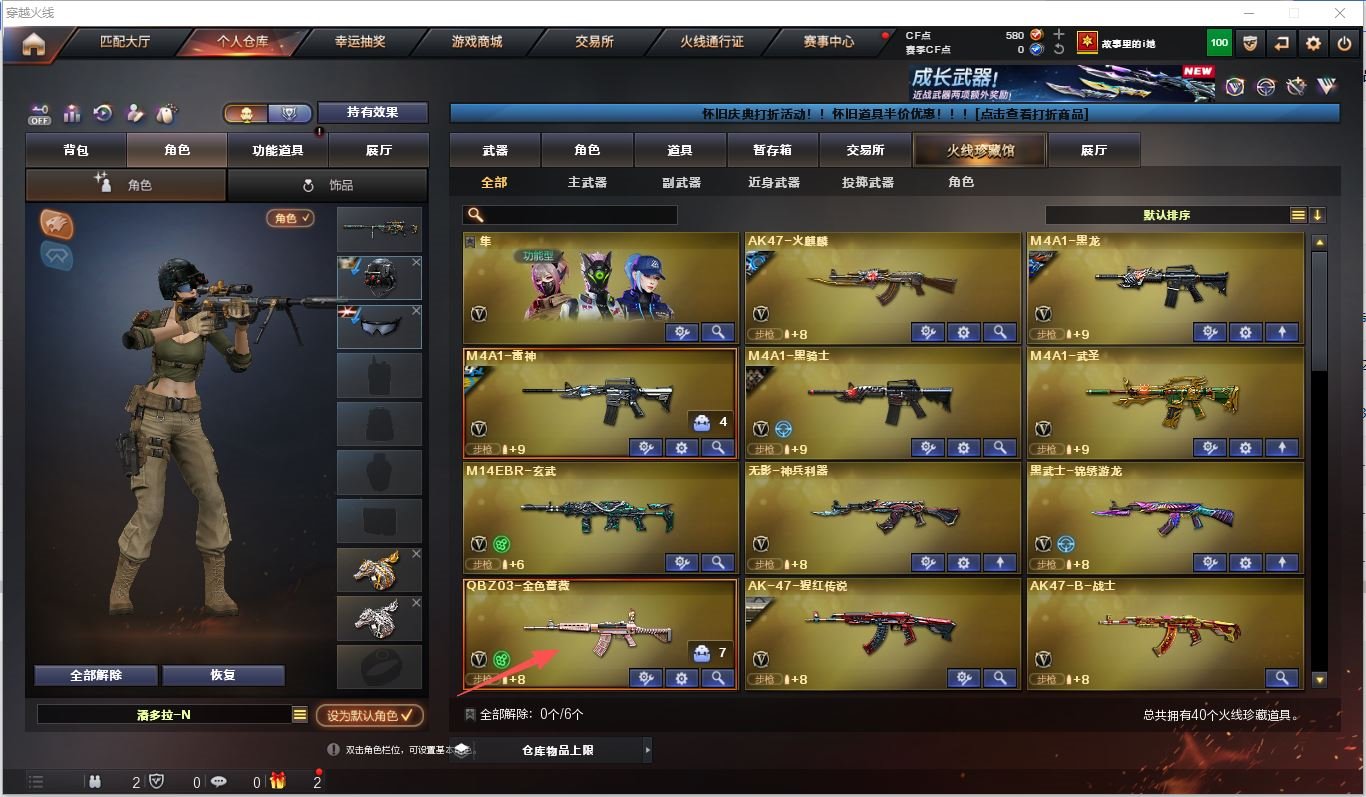Open the gear settings icon
This screenshot has width=1366, height=797.
[x=1313, y=43]
